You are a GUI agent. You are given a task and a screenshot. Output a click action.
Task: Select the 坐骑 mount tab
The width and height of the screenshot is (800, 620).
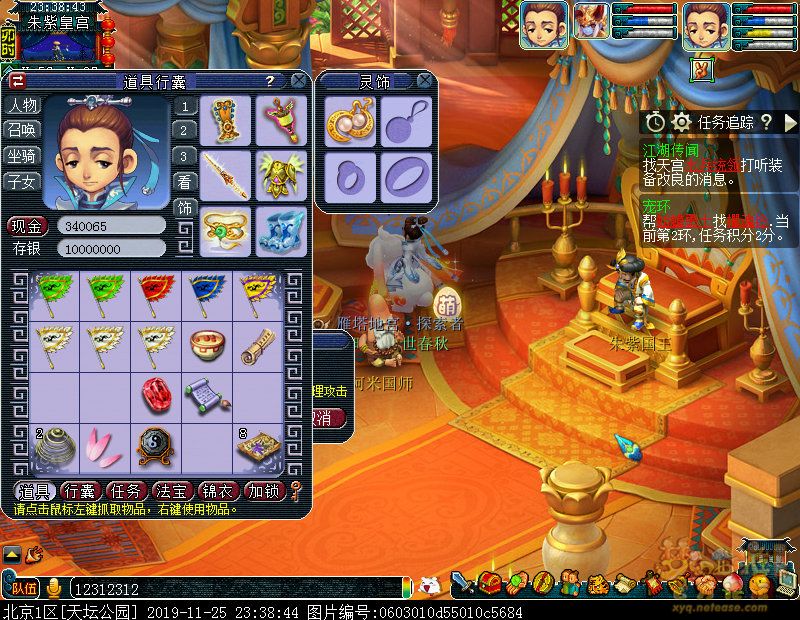click(x=22, y=156)
